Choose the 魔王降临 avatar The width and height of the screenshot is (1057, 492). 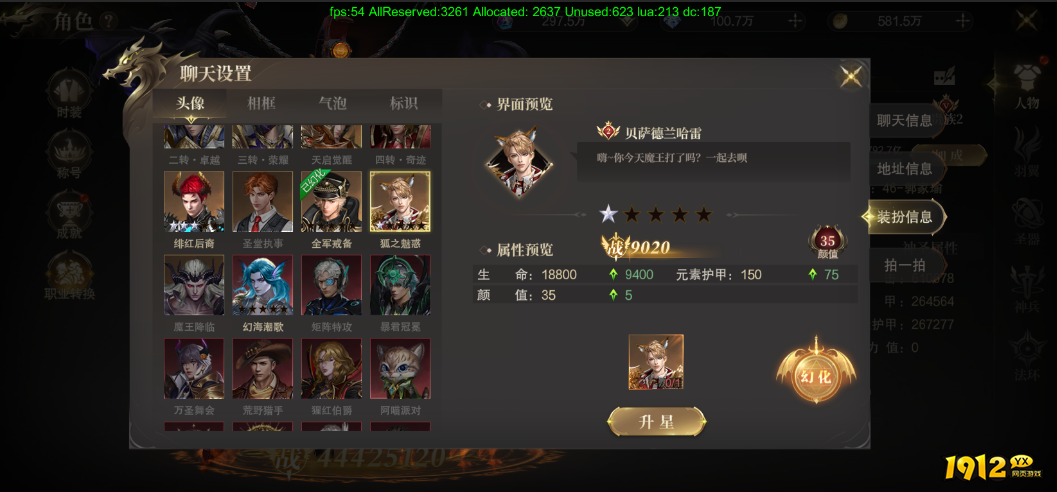coord(194,285)
